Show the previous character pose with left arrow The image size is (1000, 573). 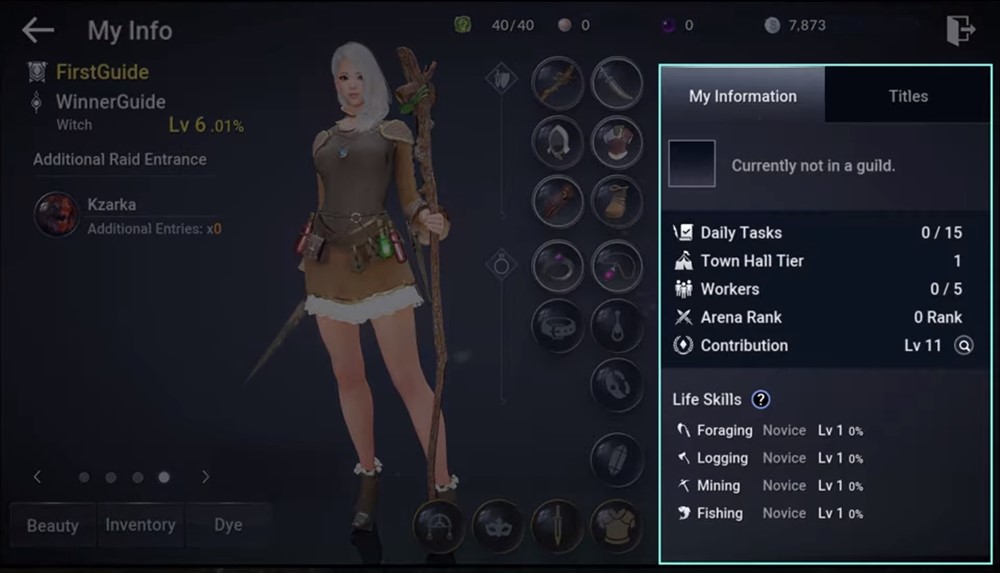(38, 477)
